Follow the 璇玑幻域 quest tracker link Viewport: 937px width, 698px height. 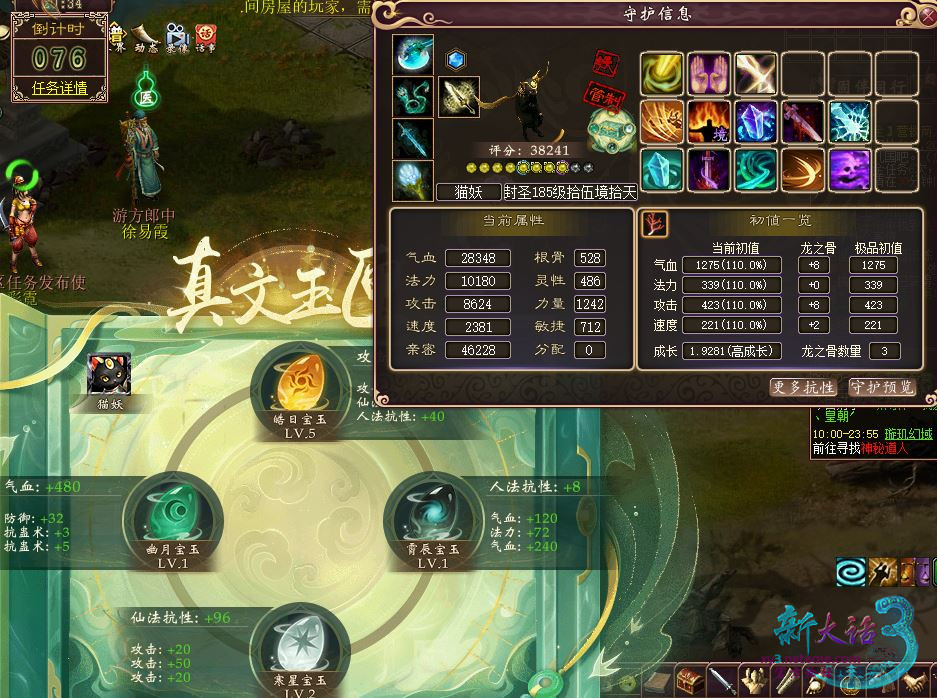coord(906,434)
